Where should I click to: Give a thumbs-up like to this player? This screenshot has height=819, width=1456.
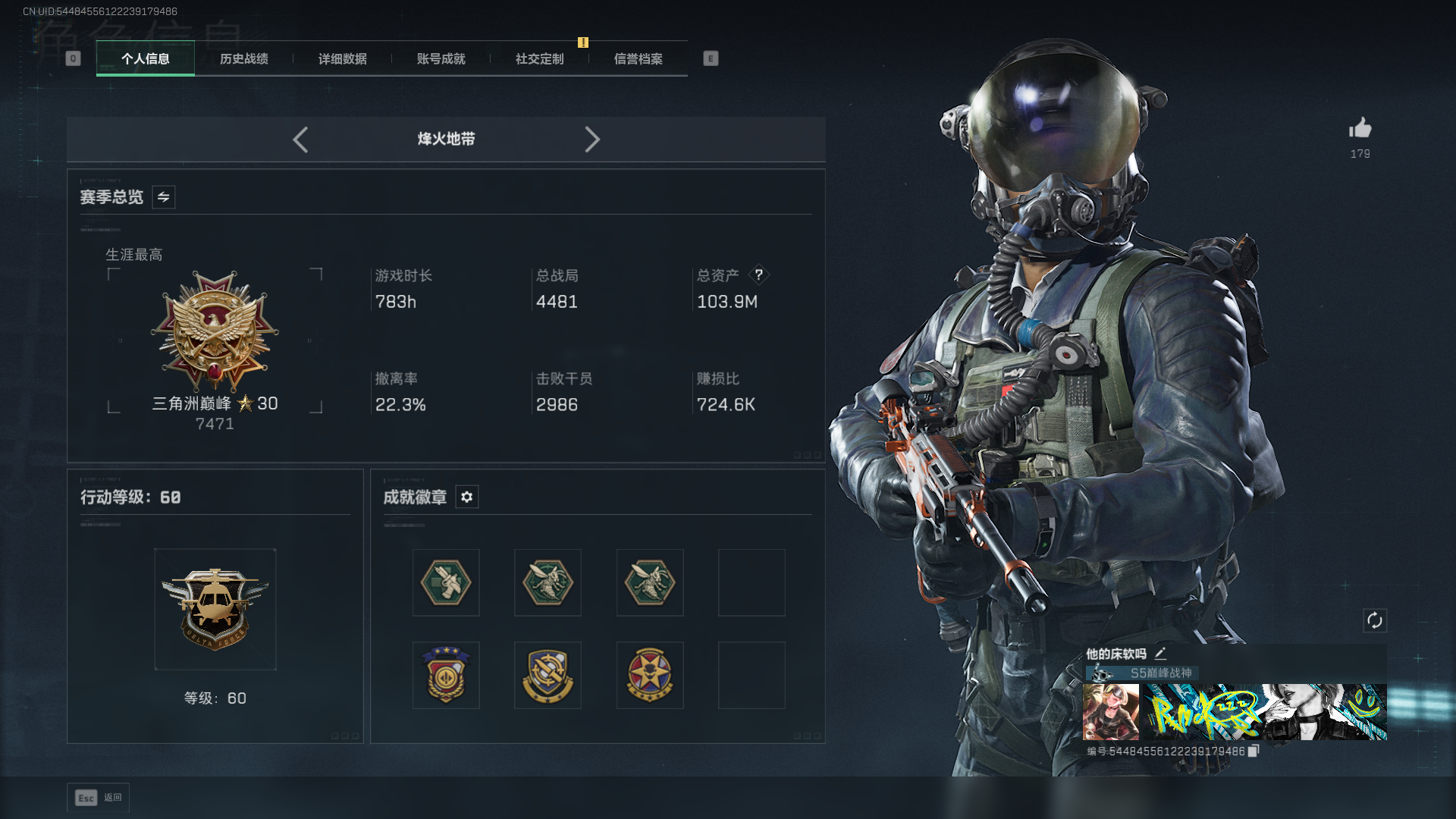coord(1360,128)
